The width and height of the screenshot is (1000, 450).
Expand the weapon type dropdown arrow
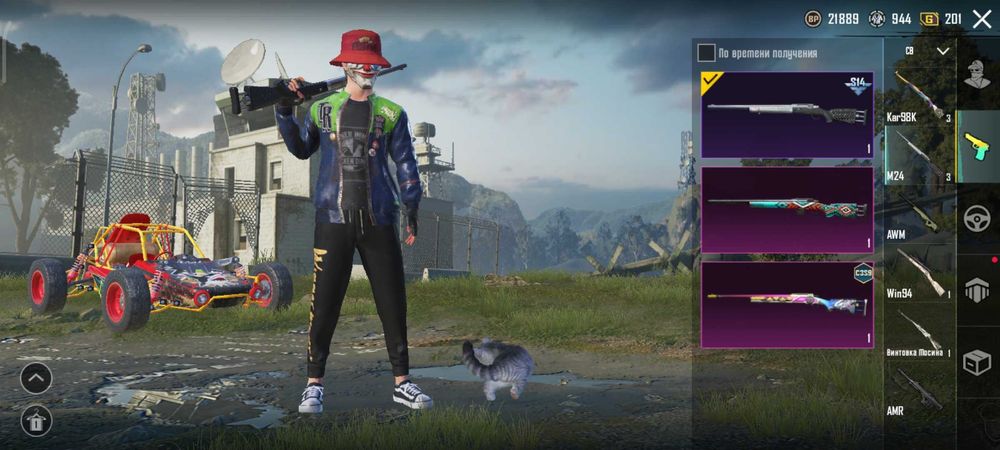click(x=942, y=50)
